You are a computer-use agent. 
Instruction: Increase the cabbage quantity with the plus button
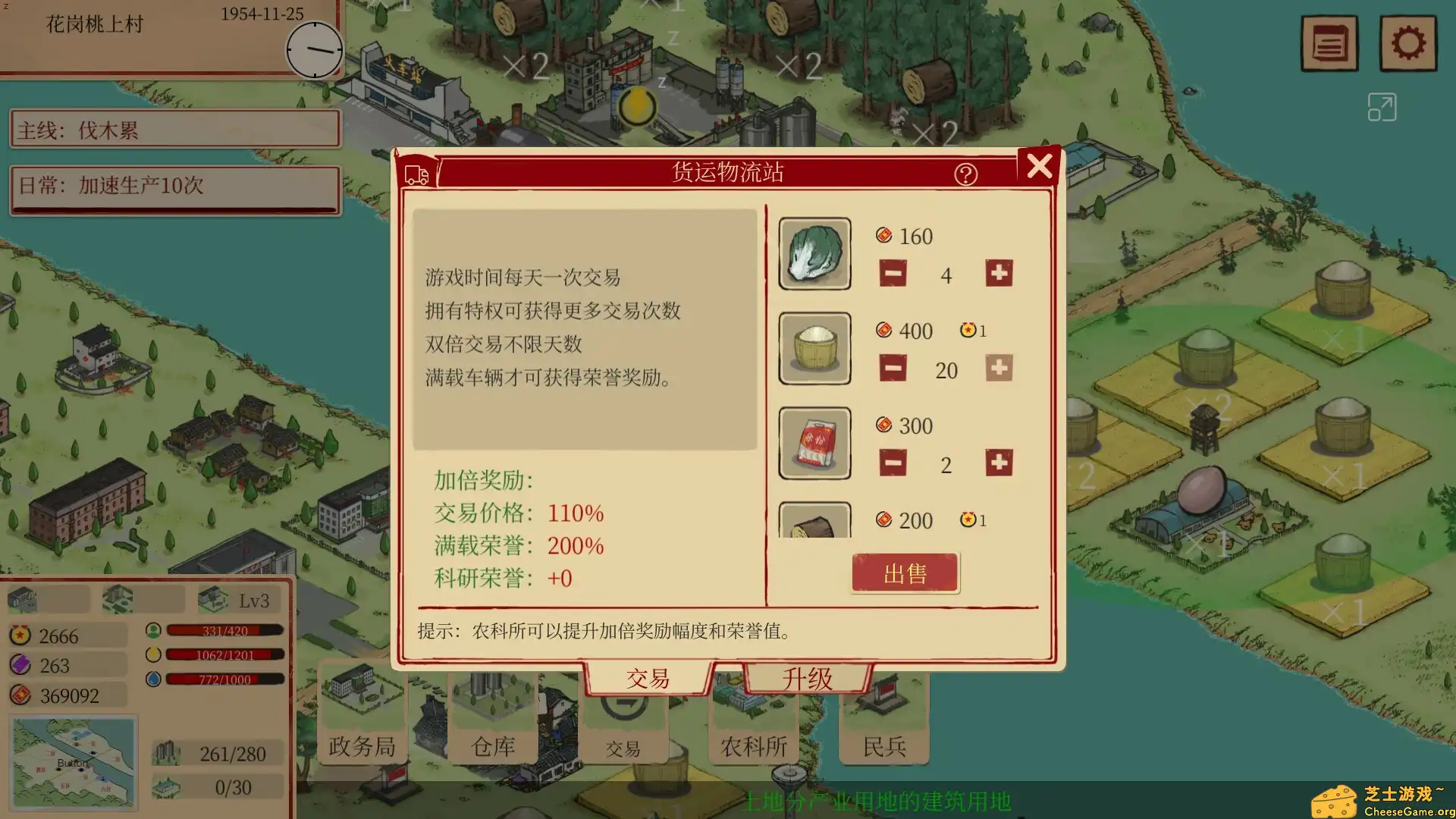[999, 275]
